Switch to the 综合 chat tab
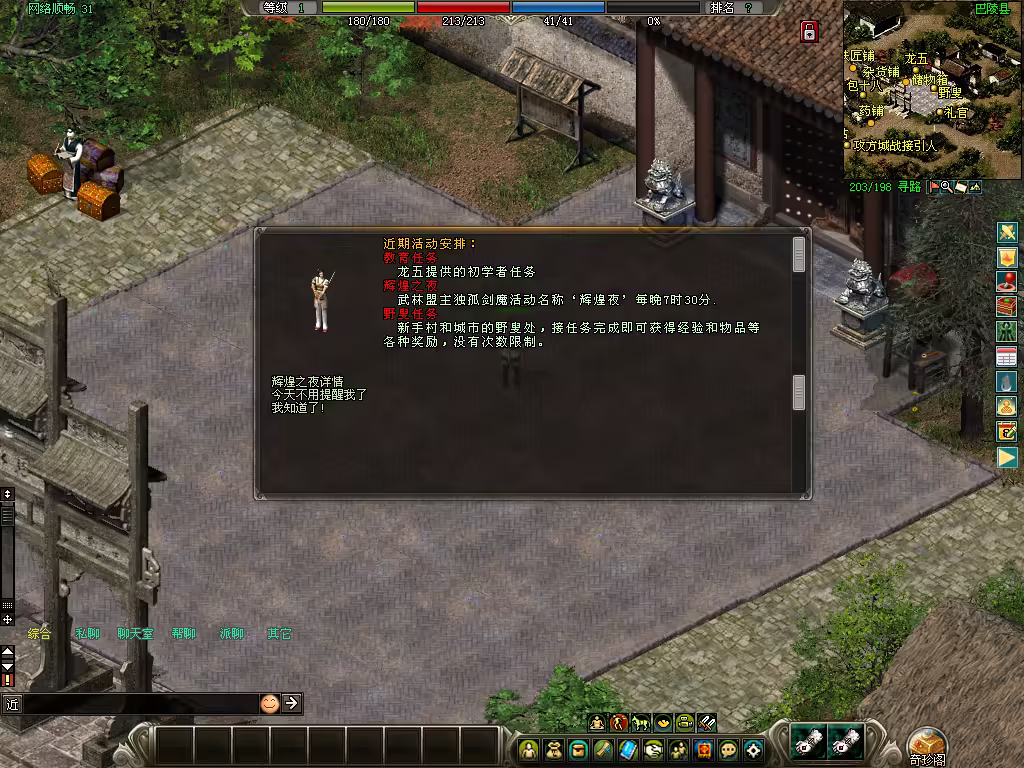The height and width of the screenshot is (768, 1024). 39,633
